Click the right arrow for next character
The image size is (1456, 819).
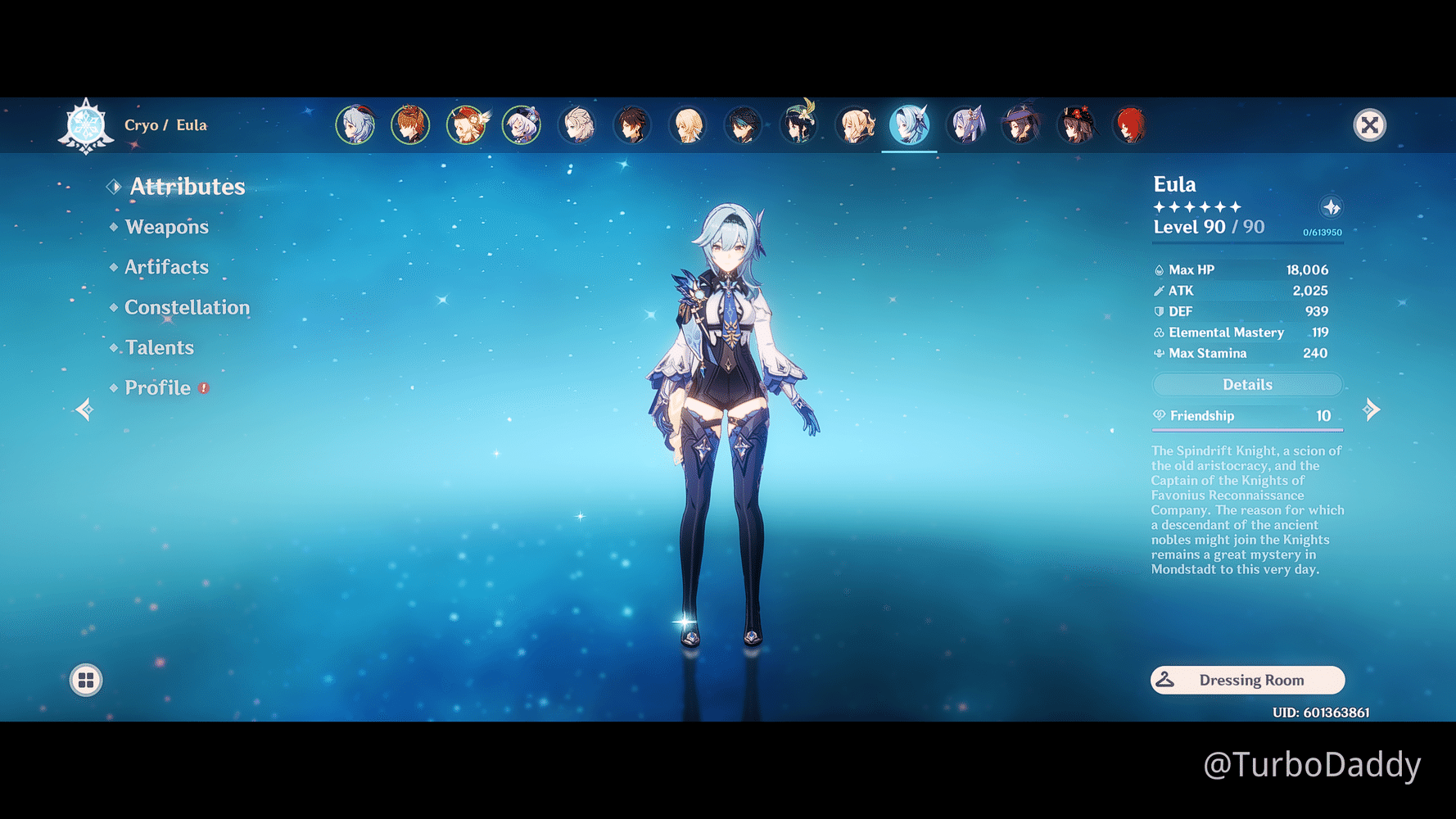1372,409
